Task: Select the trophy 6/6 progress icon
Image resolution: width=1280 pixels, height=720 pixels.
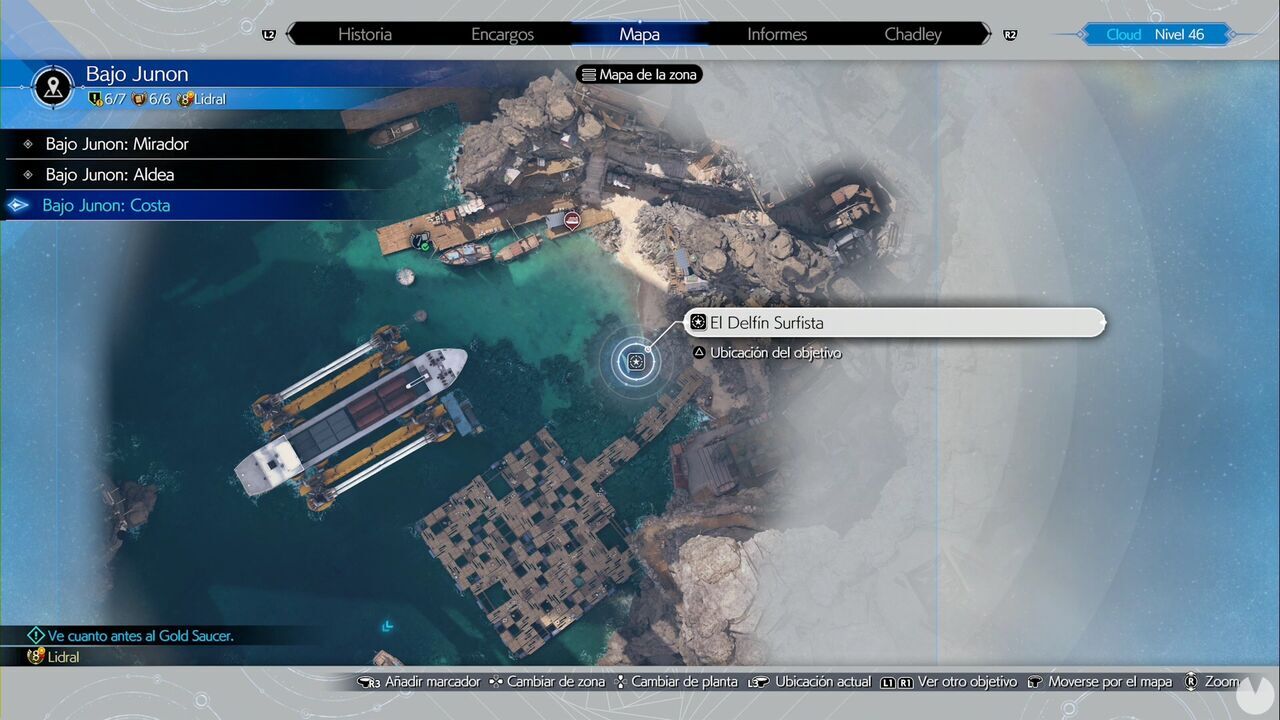Action: click(139, 99)
